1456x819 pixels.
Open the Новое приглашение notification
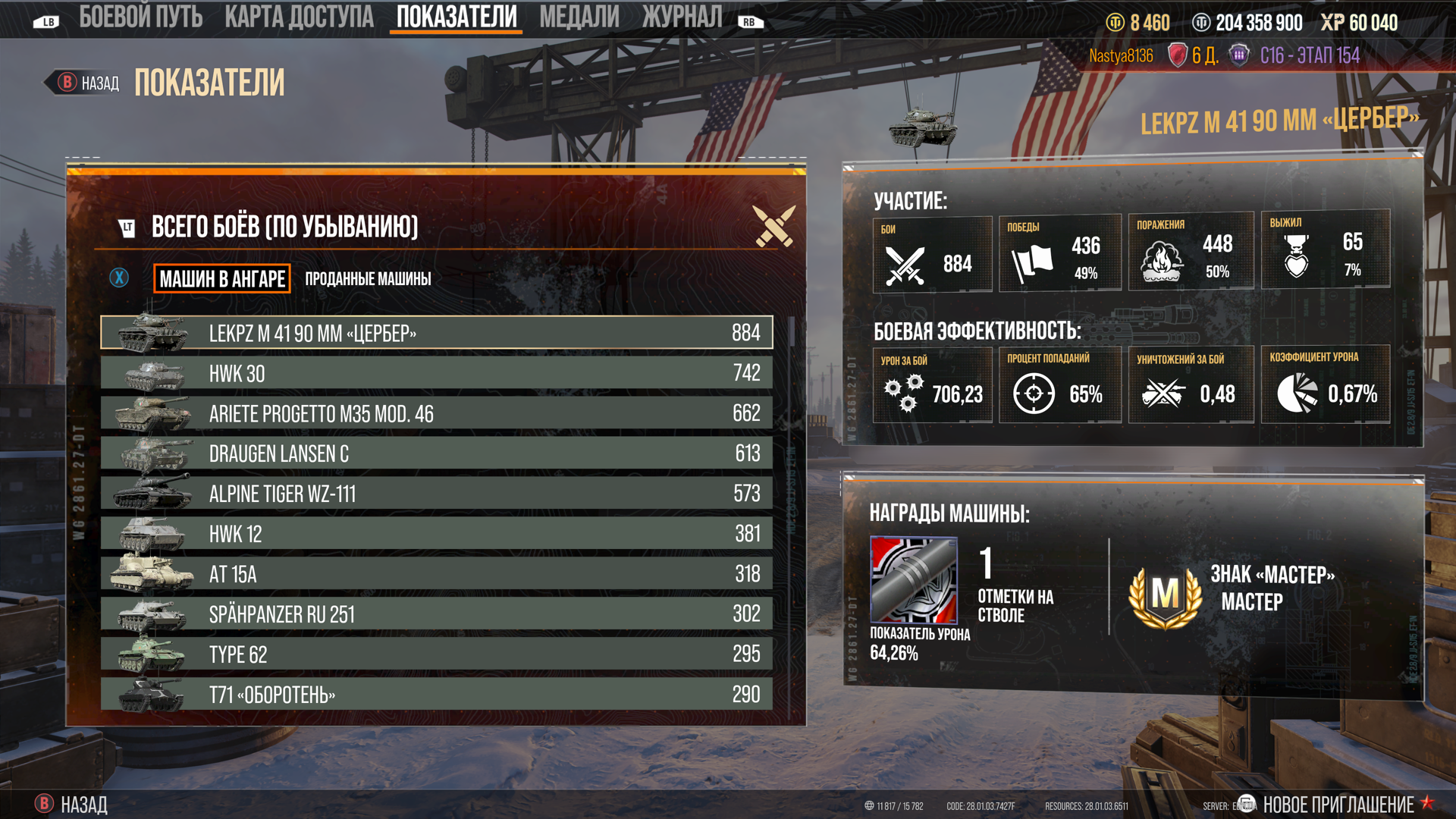[x=1338, y=805]
